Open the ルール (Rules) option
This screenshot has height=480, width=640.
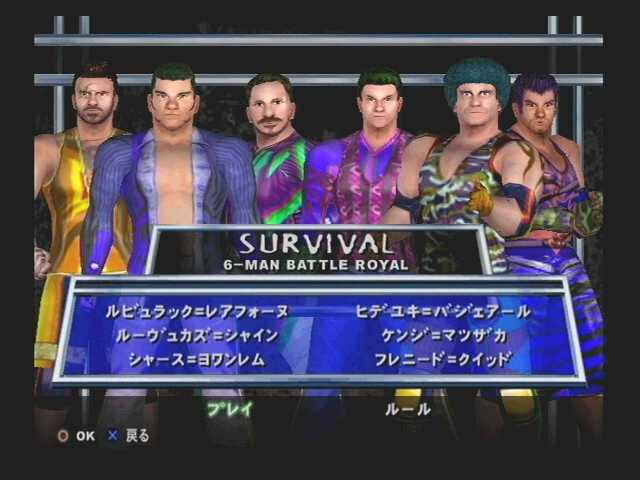(408, 408)
